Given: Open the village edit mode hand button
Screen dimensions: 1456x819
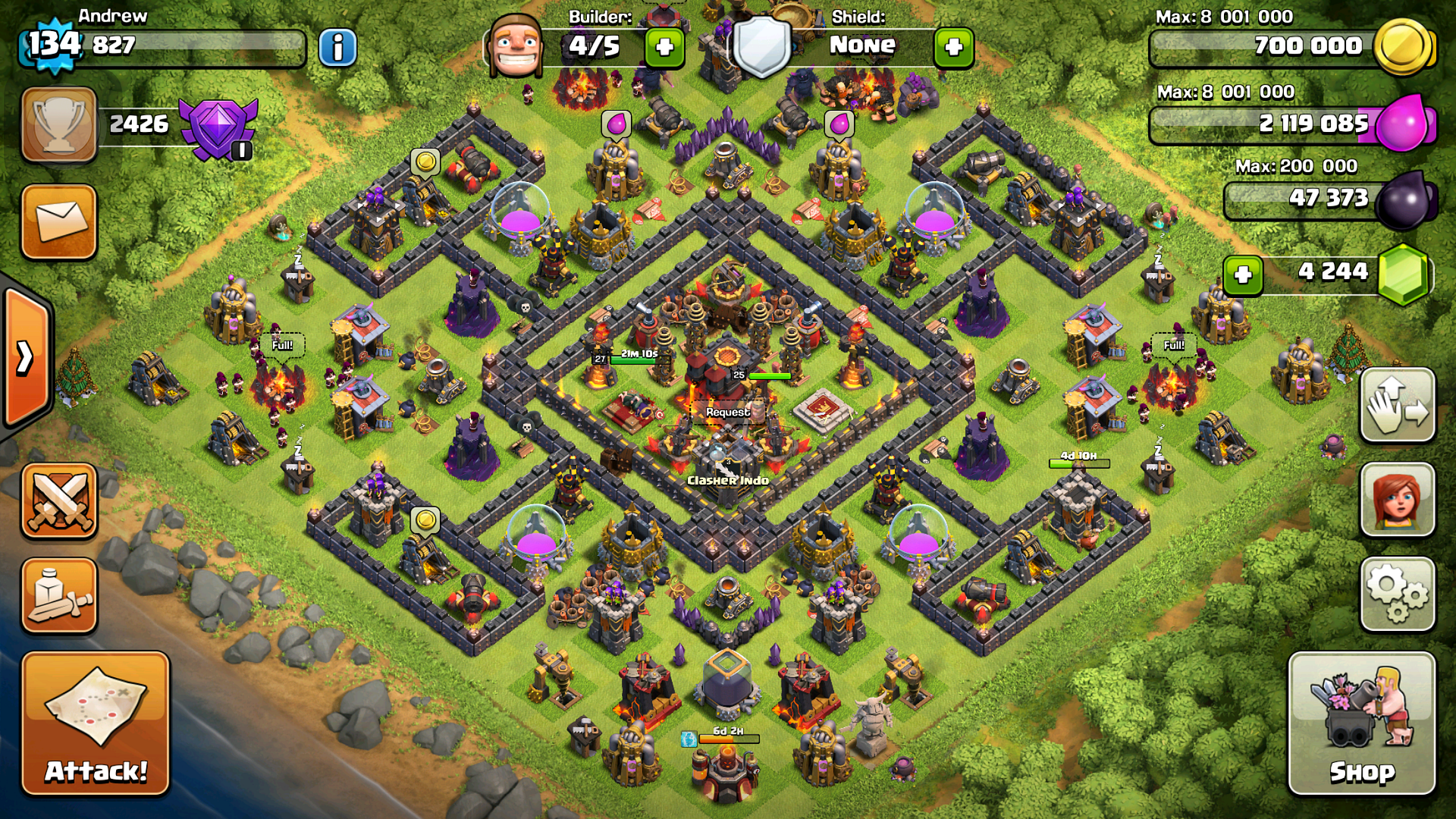Looking at the screenshot, I should tap(1398, 406).
